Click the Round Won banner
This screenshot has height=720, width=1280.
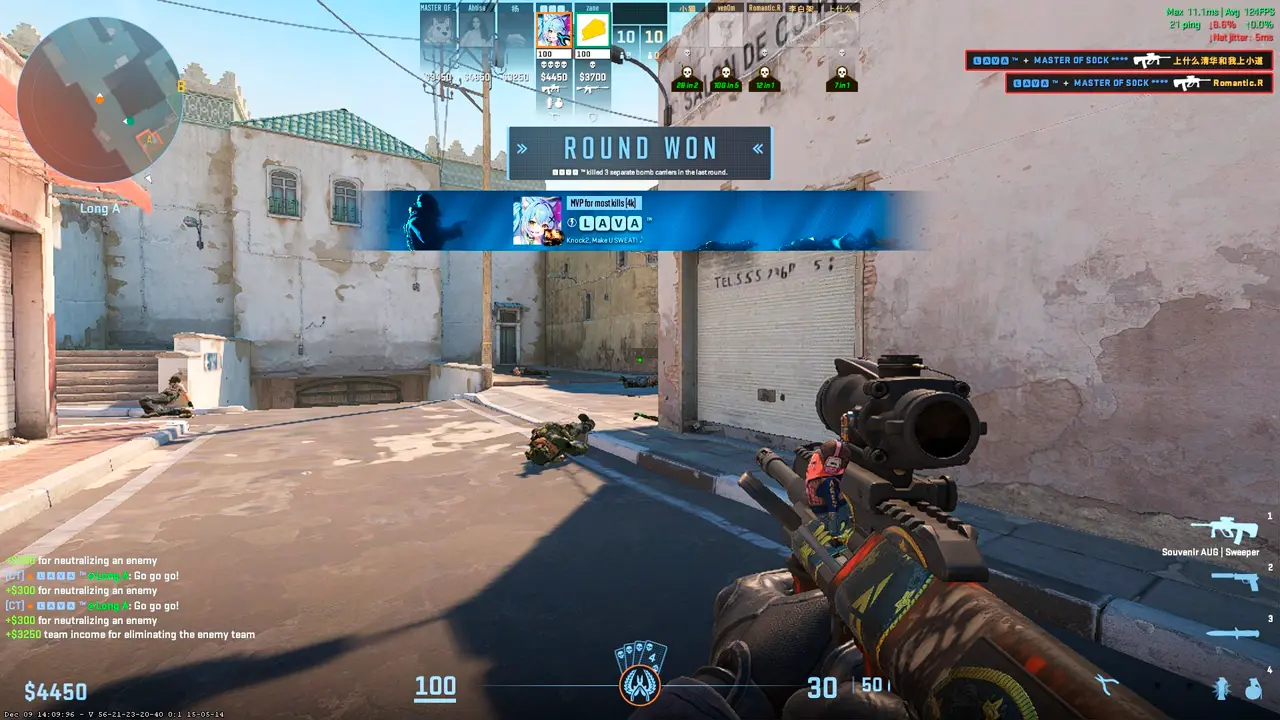[x=639, y=152]
